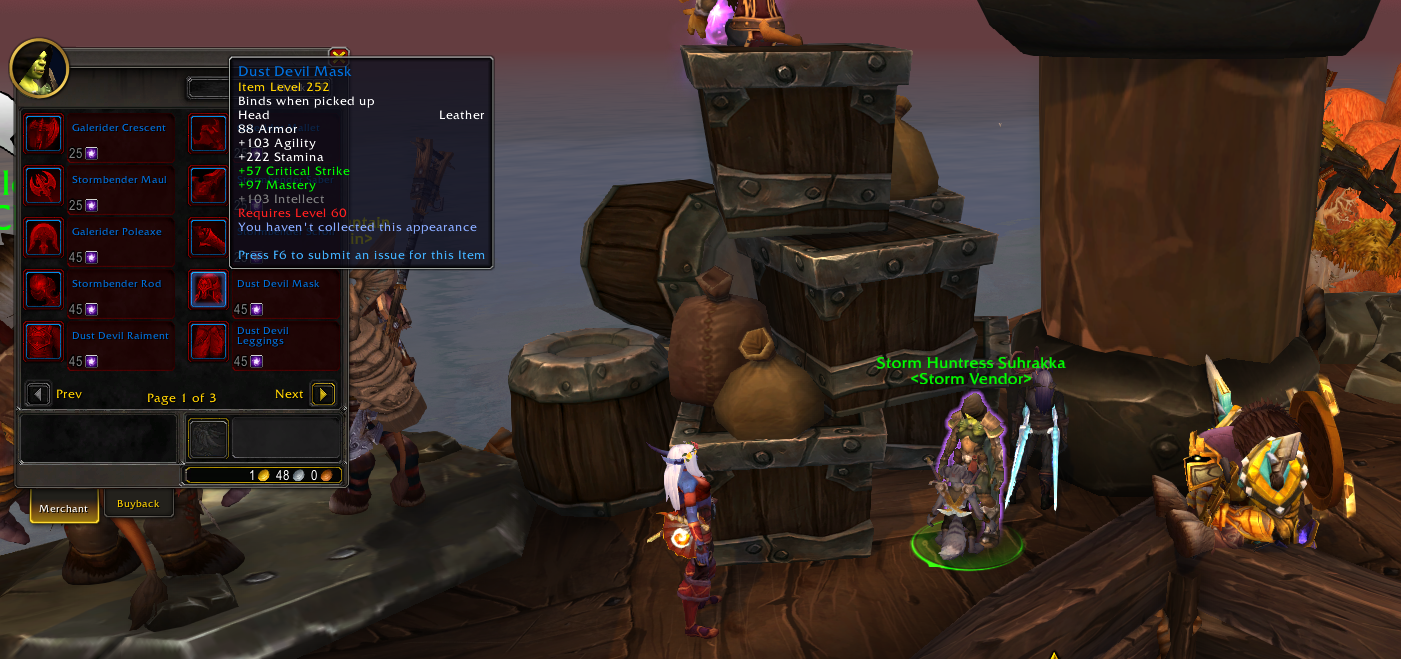Buy the Stormbender Maul from the vendor
The width and height of the screenshot is (1401, 659).
(x=44, y=186)
